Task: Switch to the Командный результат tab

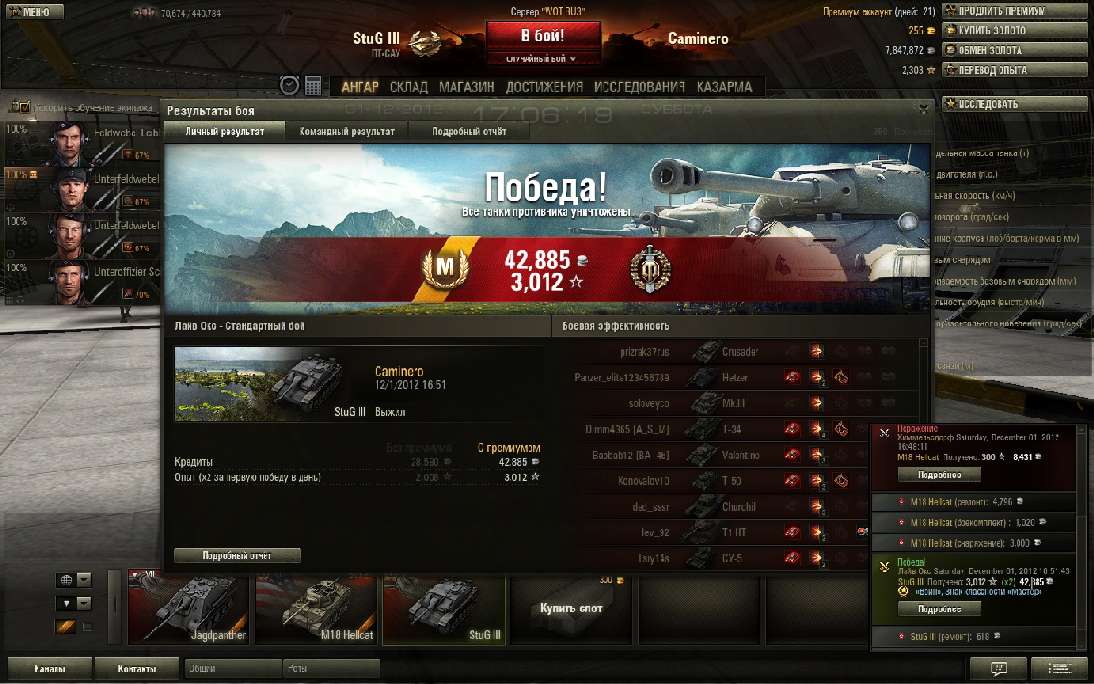Action: 347,131
